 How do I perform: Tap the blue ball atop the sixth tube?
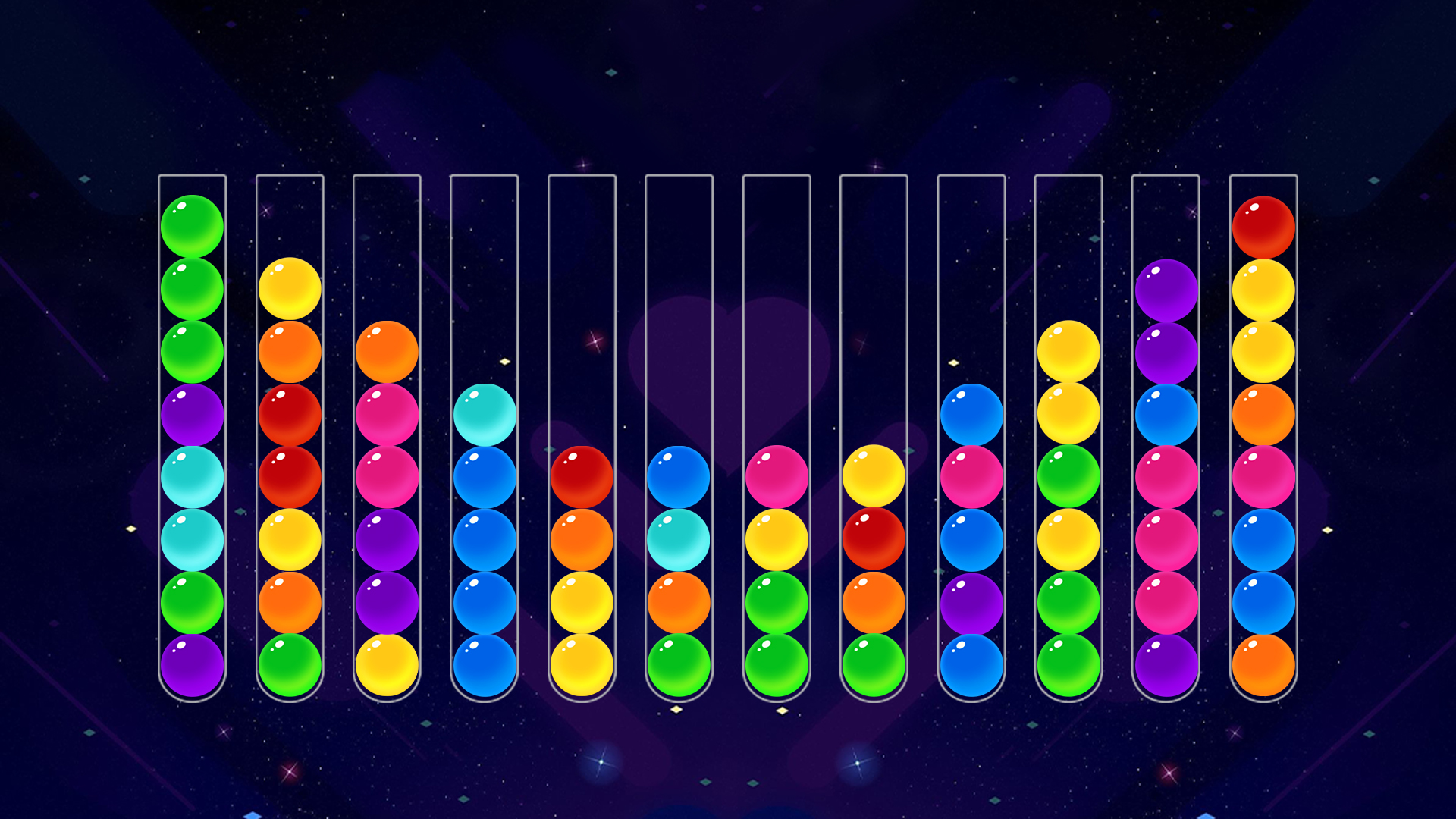coord(679,474)
